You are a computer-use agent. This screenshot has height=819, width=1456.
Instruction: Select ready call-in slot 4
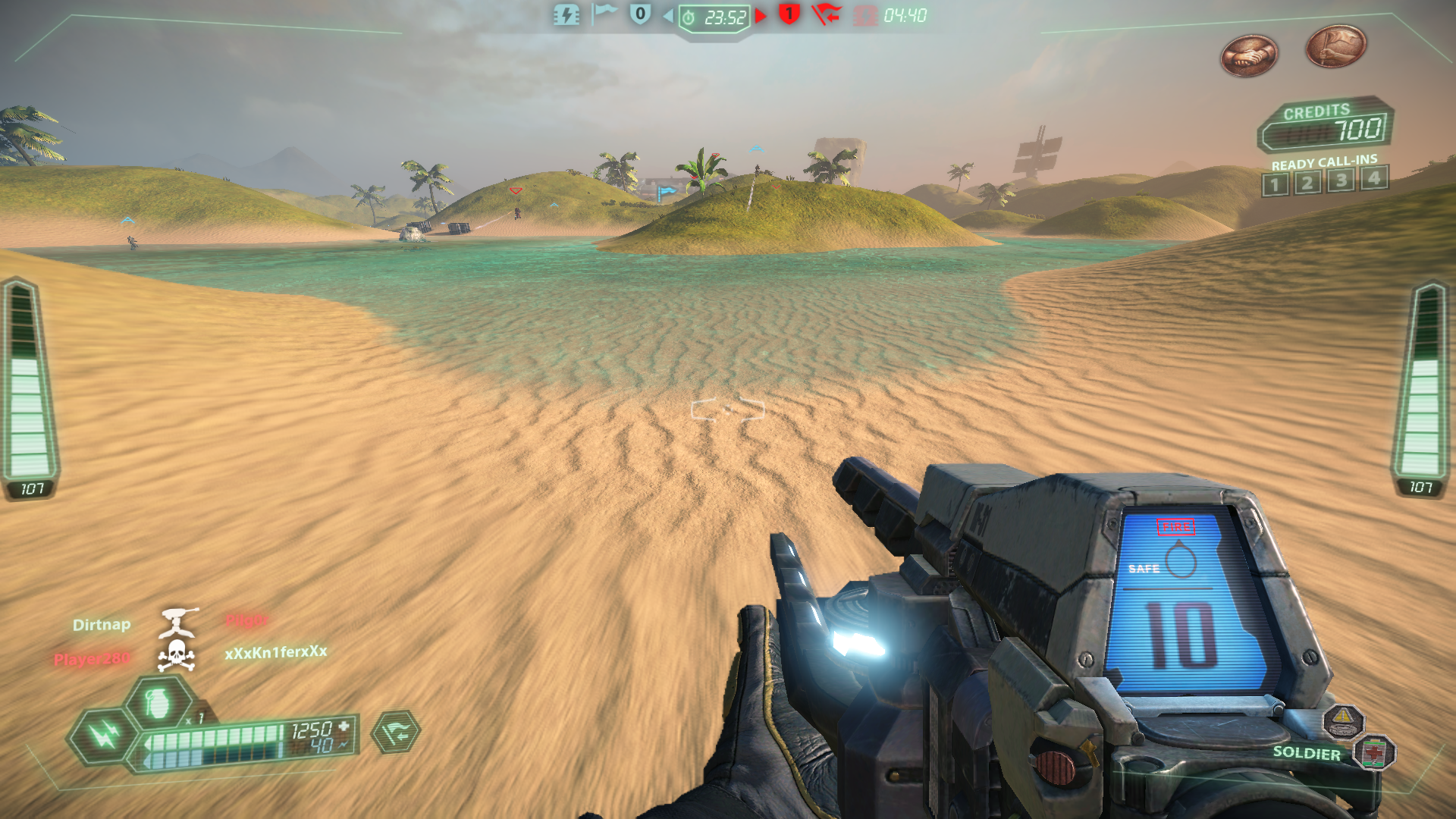[x=1373, y=178]
